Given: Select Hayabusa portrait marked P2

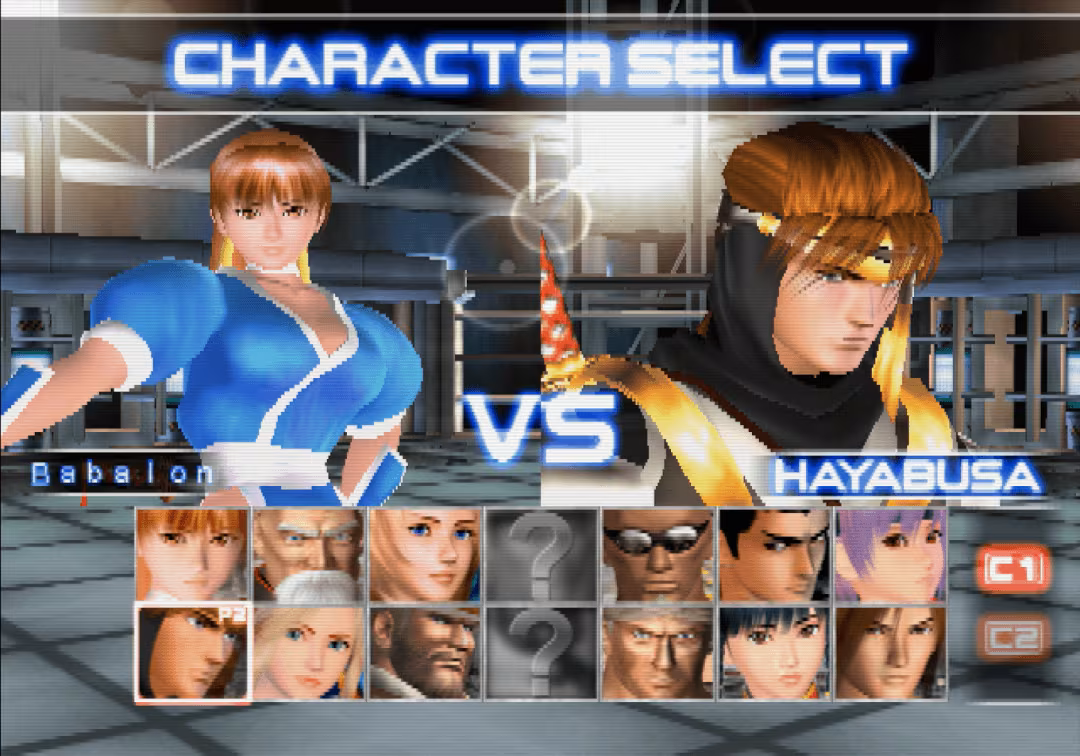Looking at the screenshot, I should coord(192,652).
